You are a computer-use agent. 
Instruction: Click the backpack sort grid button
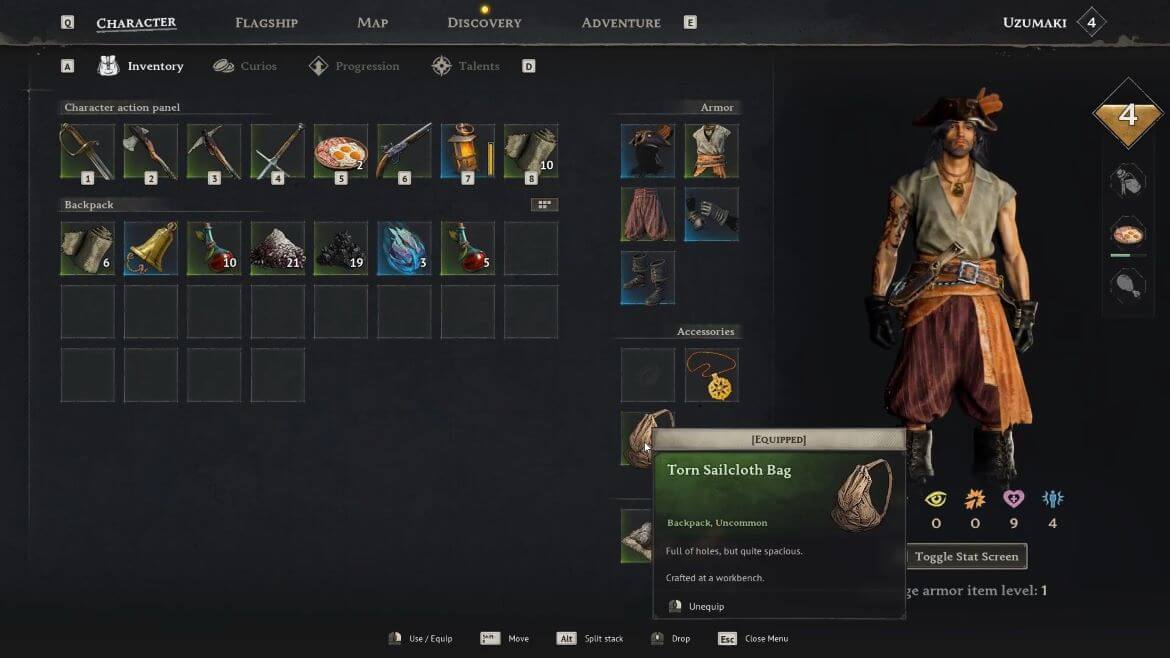point(544,205)
